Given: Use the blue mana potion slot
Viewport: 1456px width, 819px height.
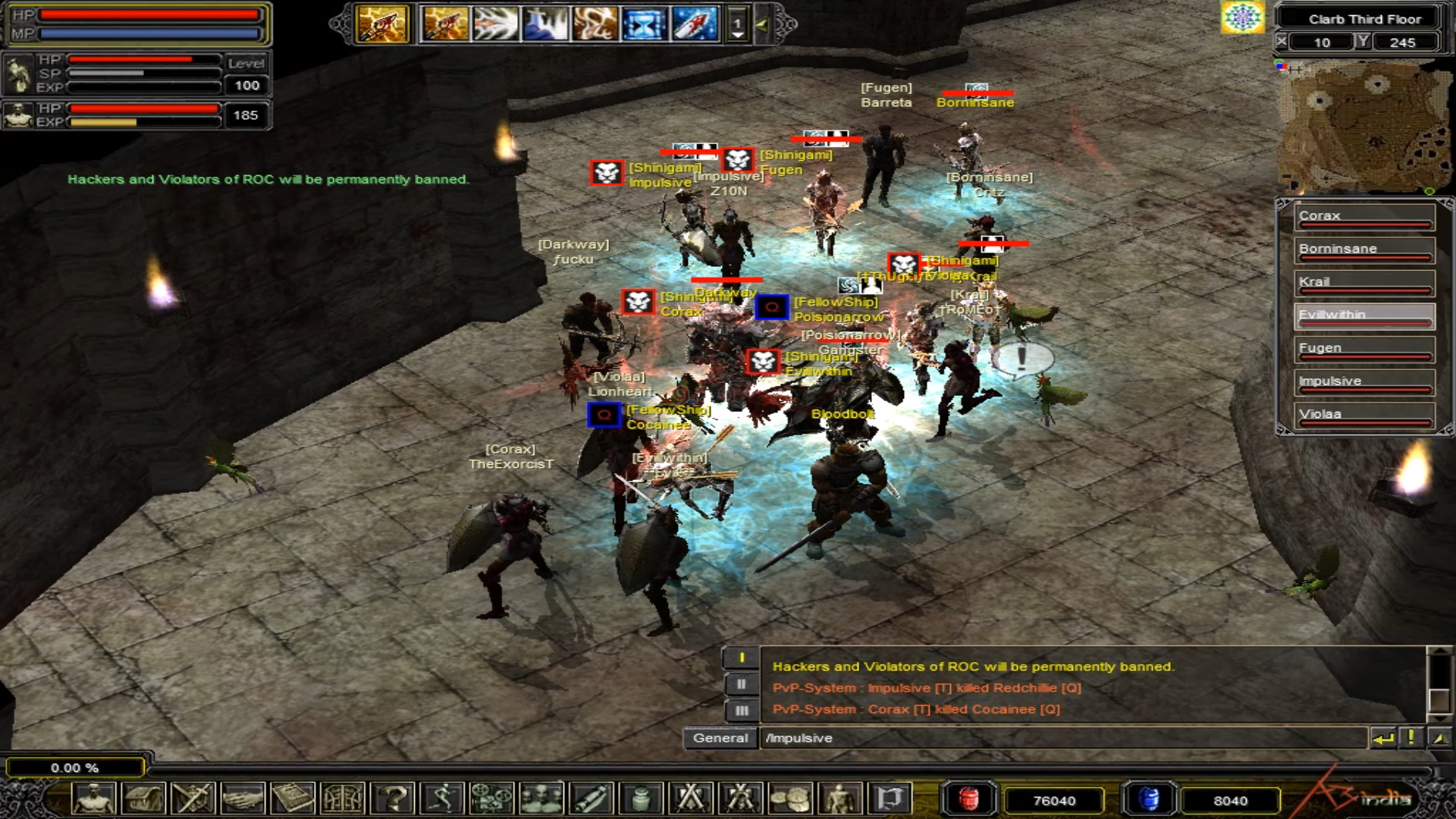Looking at the screenshot, I should [1149, 799].
